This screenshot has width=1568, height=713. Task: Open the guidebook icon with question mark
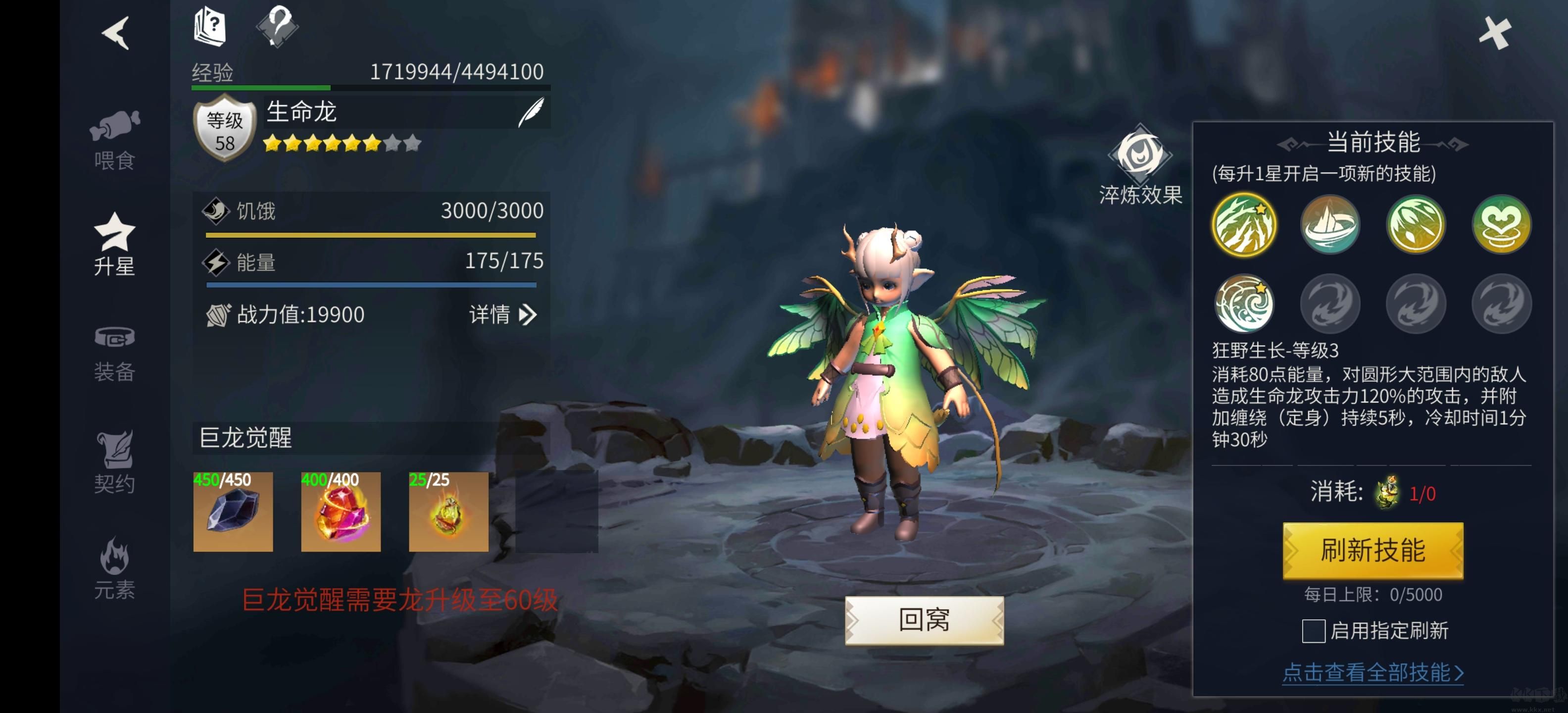[x=210, y=27]
